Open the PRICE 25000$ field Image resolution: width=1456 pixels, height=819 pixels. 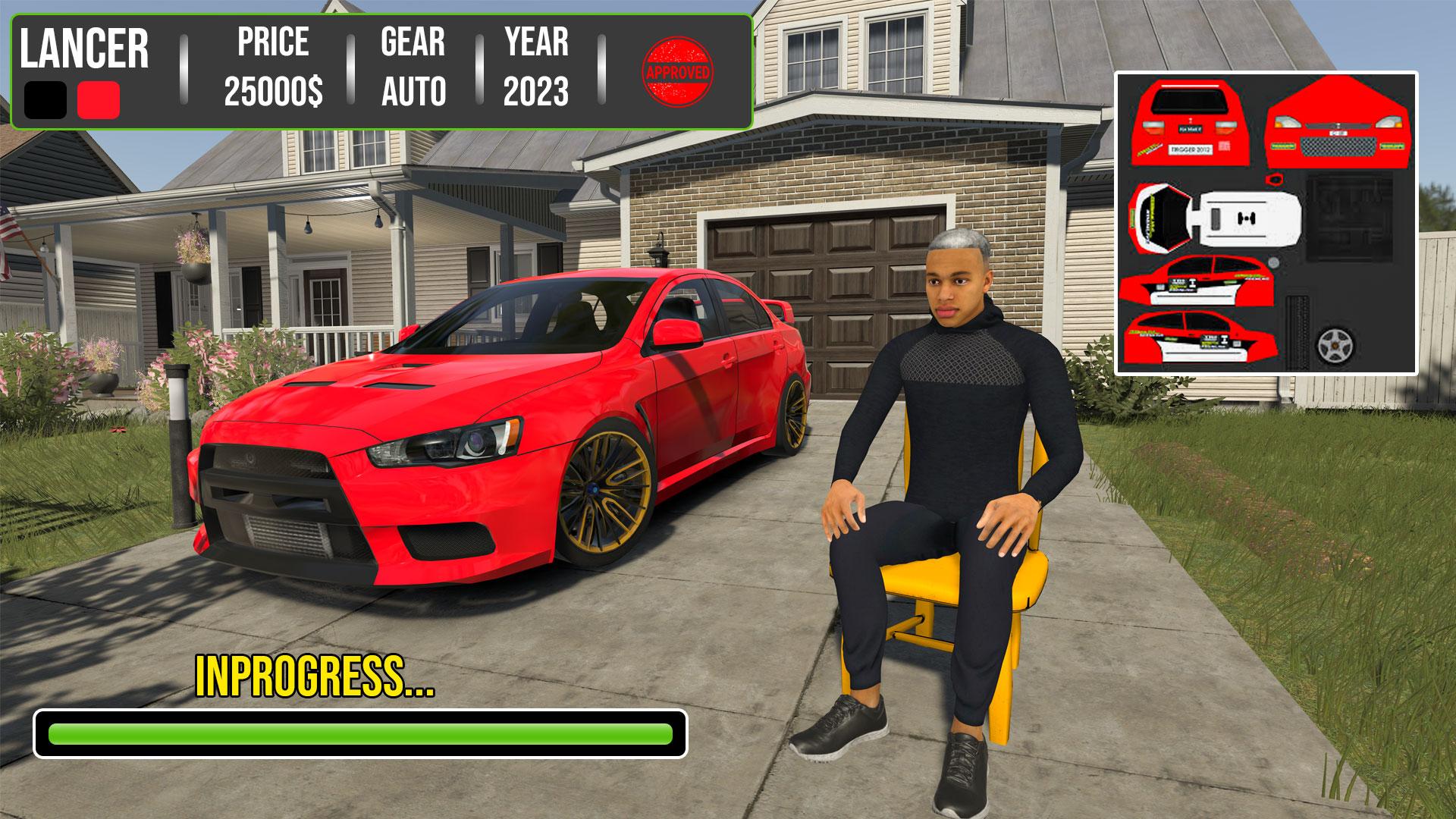[x=273, y=68]
